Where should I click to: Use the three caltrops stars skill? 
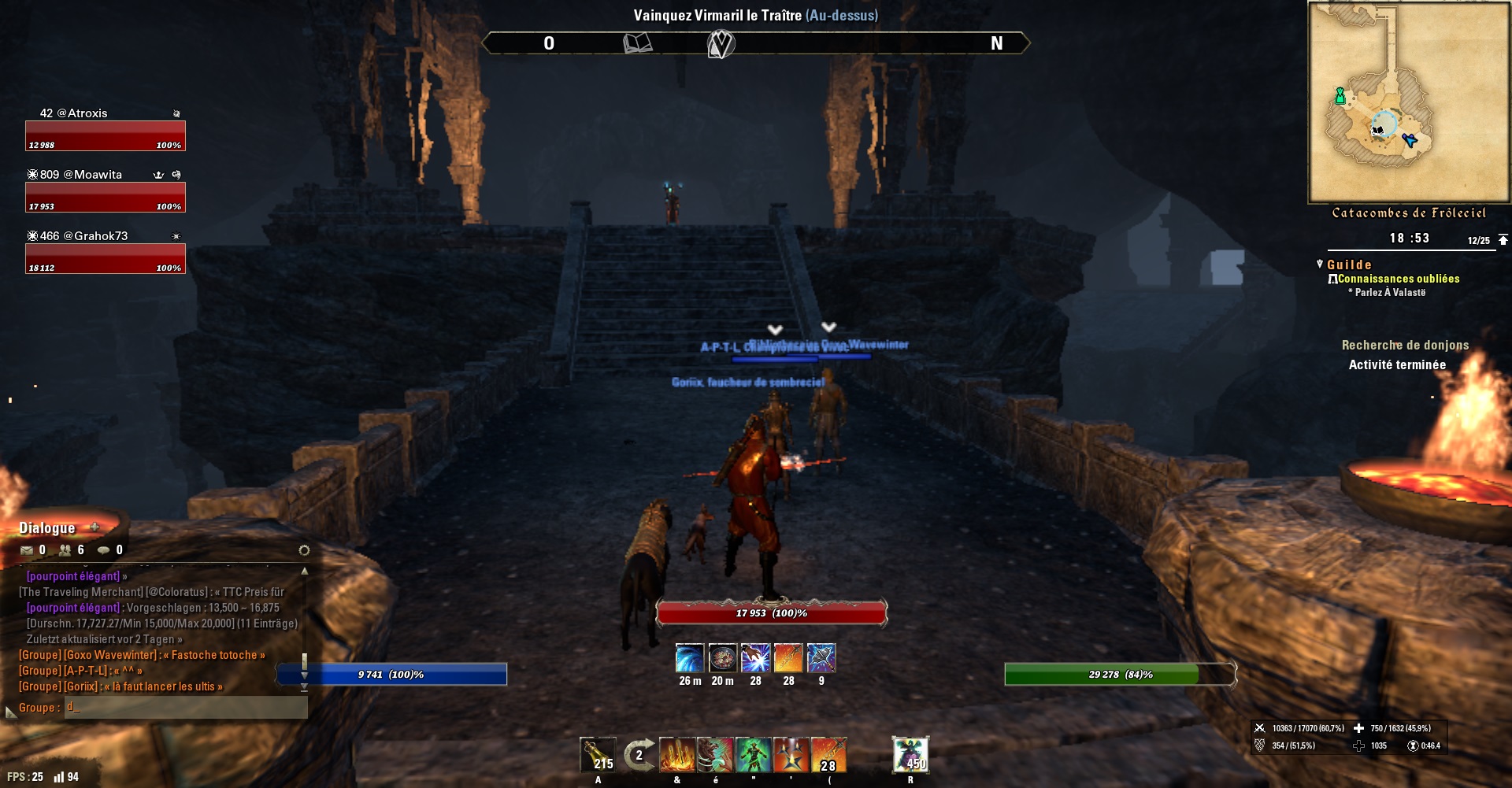(x=791, y=754)
